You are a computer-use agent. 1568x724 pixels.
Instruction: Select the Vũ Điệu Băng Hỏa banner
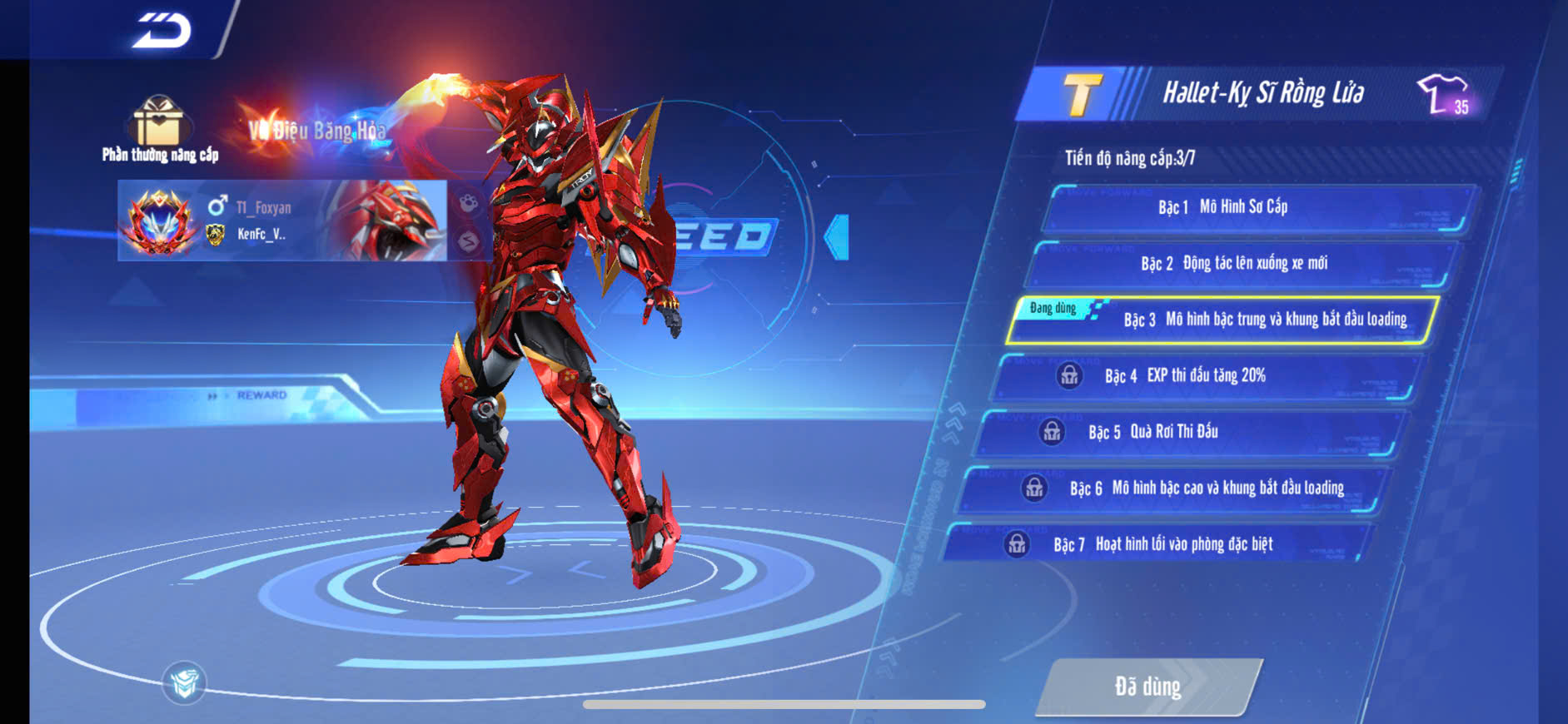[x=317, y=130]
